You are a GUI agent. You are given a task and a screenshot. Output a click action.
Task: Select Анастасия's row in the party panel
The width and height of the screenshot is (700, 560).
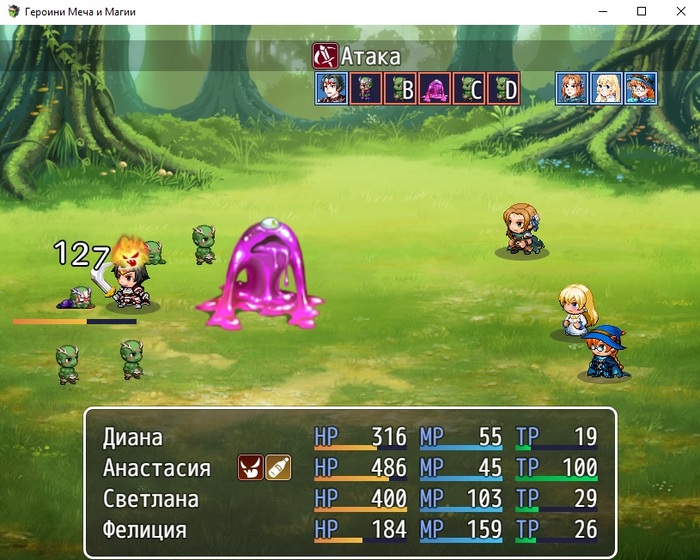pos(350,468)
